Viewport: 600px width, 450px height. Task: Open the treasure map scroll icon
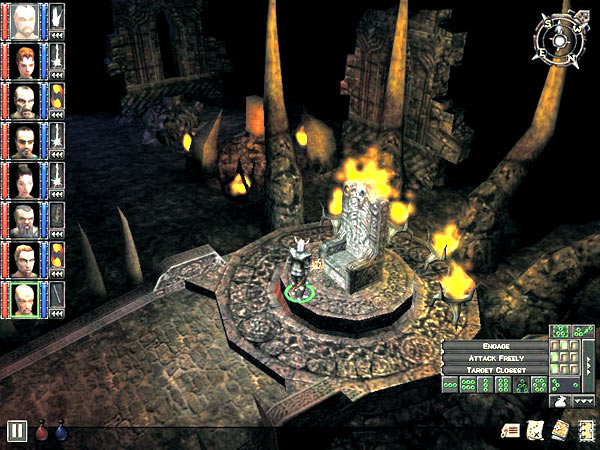535,430
